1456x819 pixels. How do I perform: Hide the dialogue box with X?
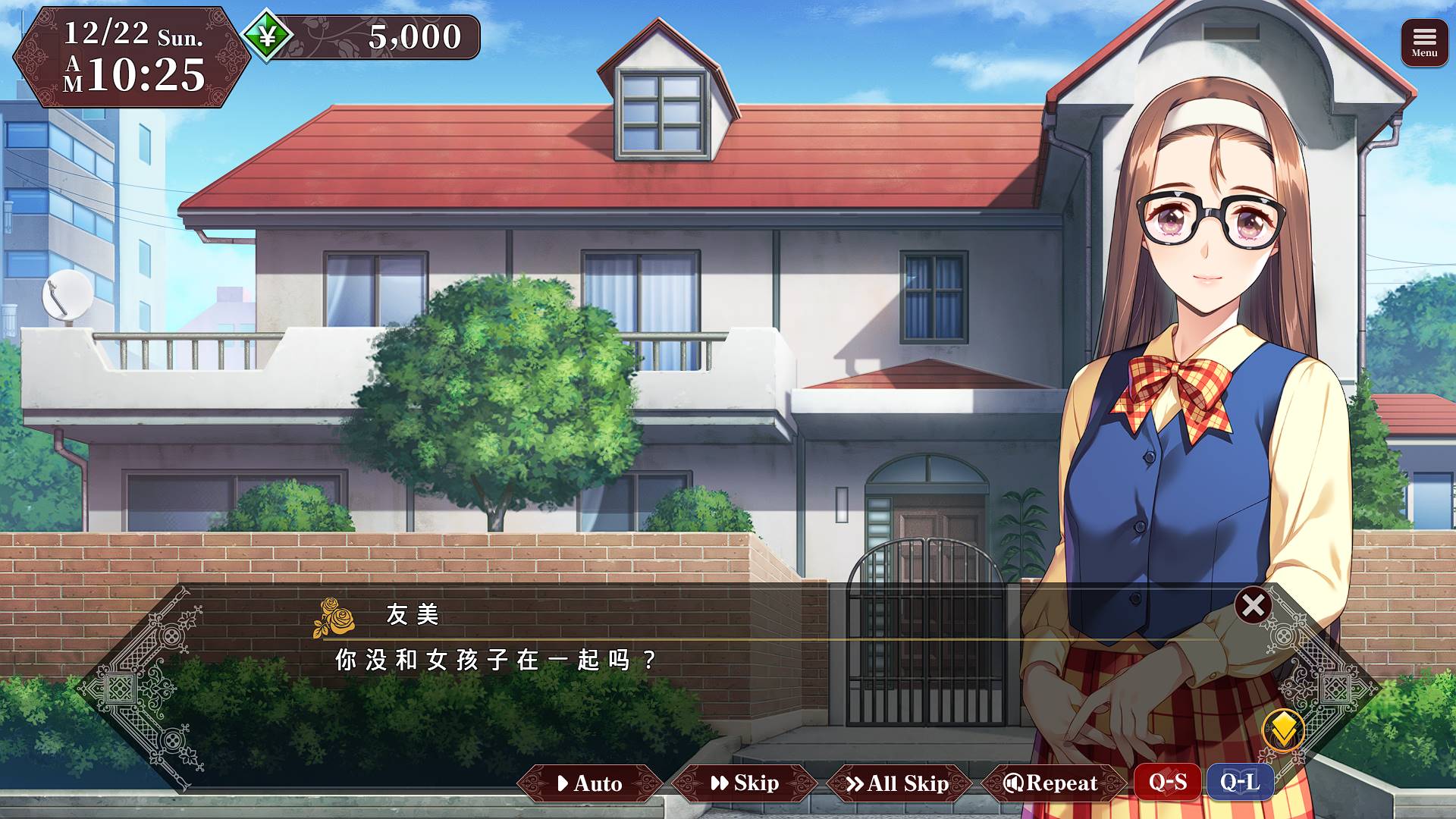point(1253,605)
